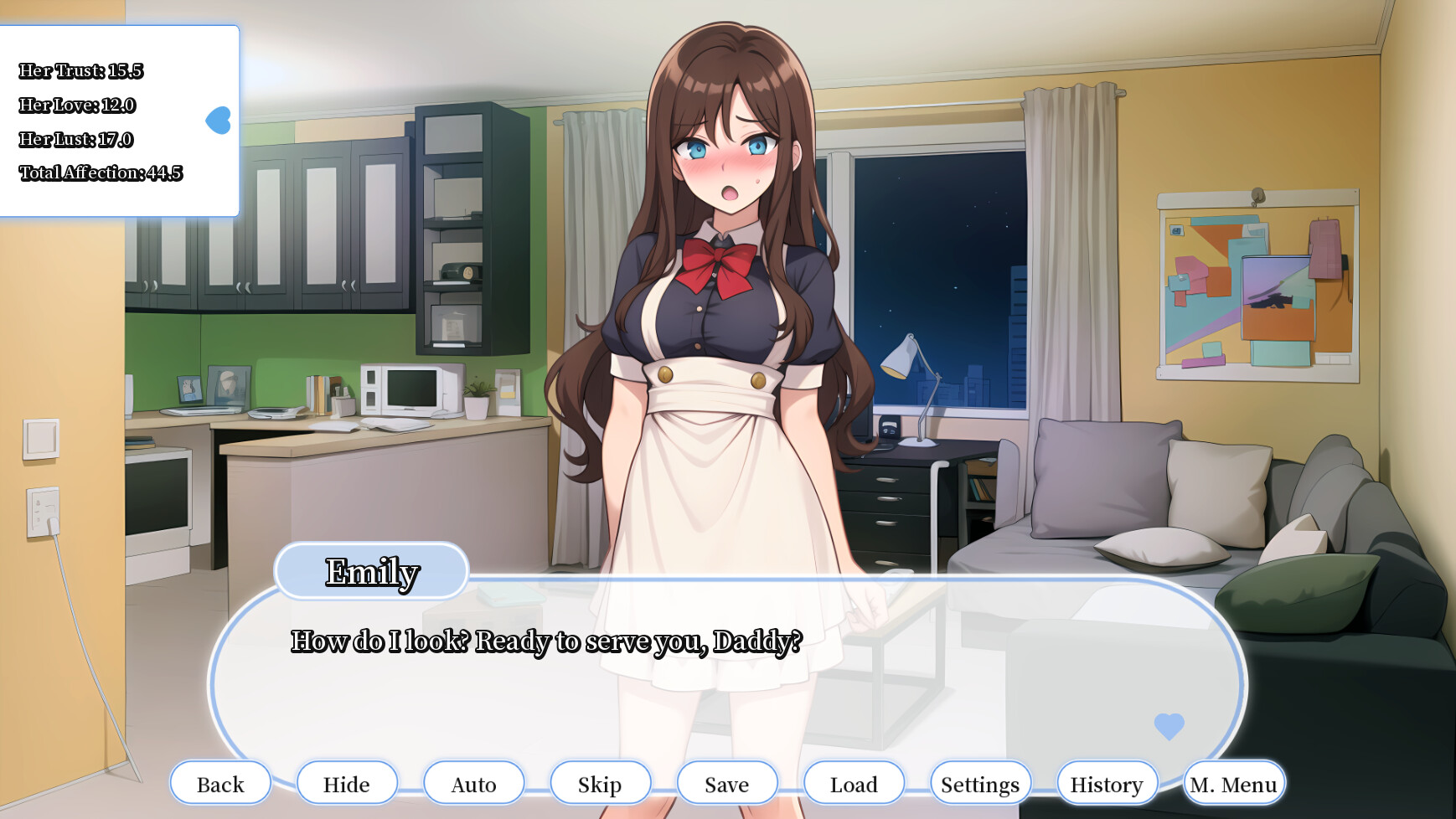Click Emily's name plate
1456x819 pixels.
coord(372,571)
